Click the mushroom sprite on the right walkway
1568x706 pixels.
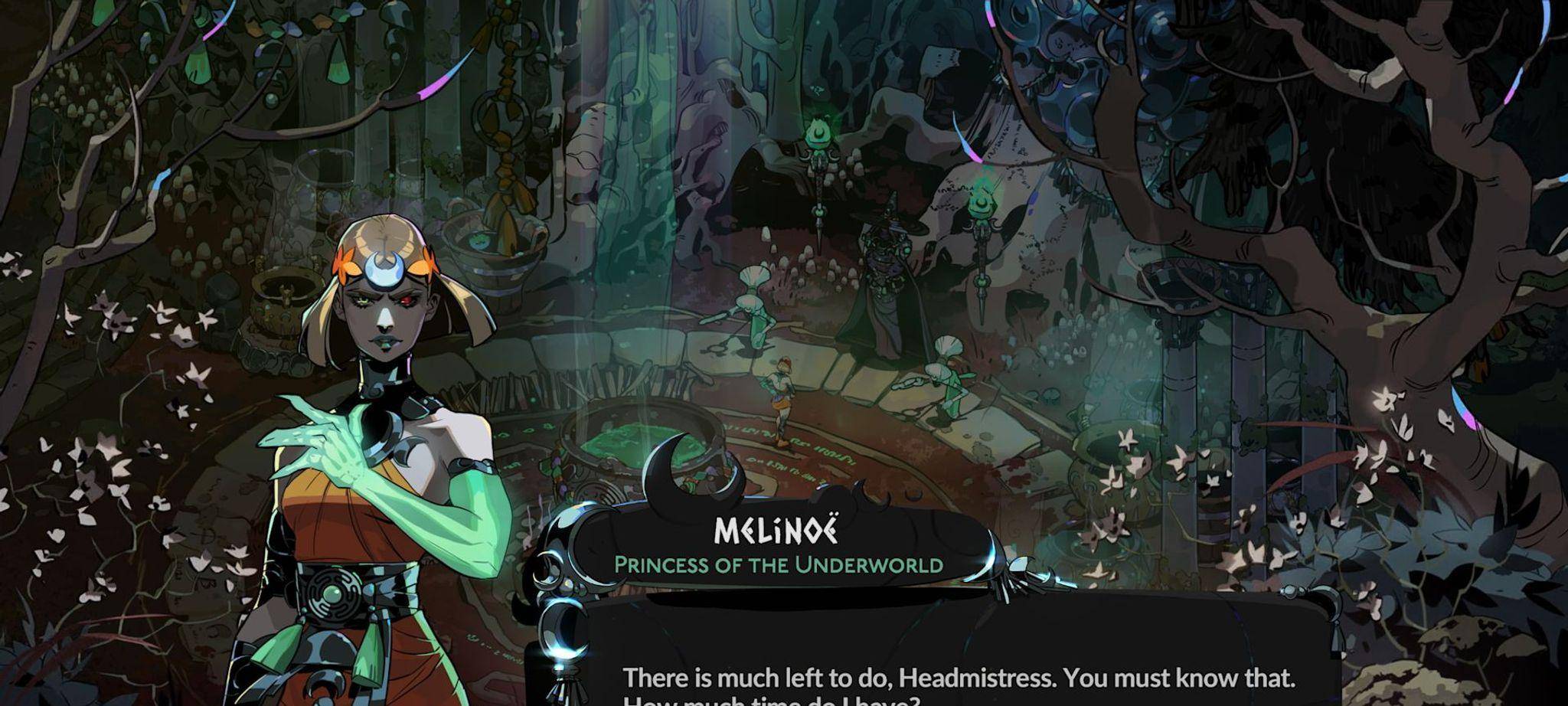point(949,375)
